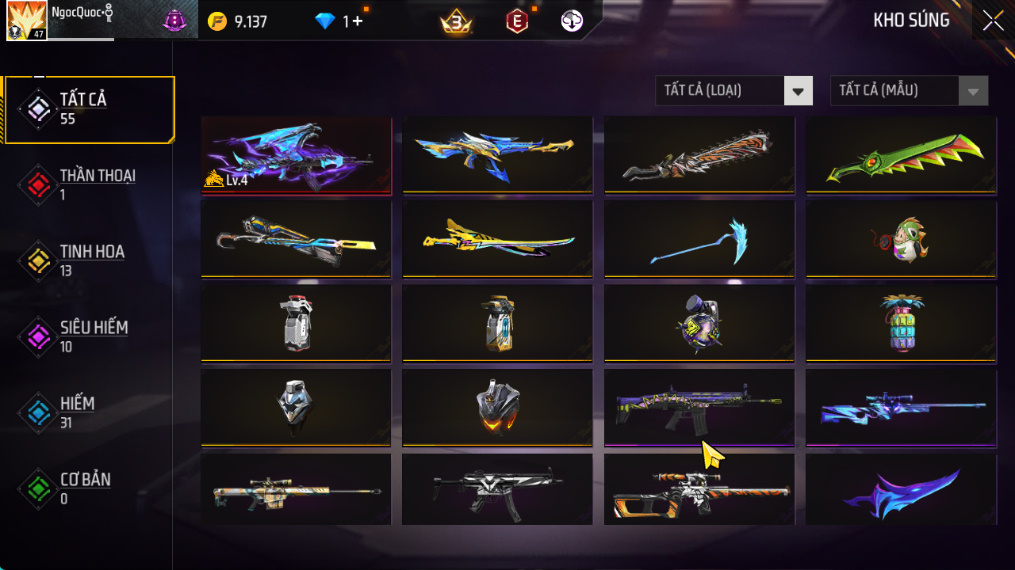Open the NgocQuoc player profile avatar
1015x570 pixels.
click(26, 21)
